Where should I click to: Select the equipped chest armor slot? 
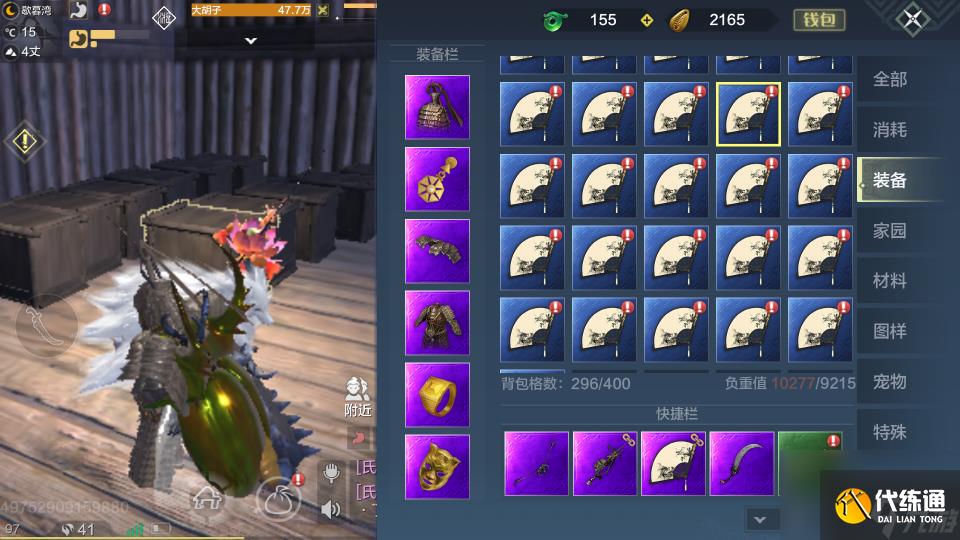click(x=437, y=323)
